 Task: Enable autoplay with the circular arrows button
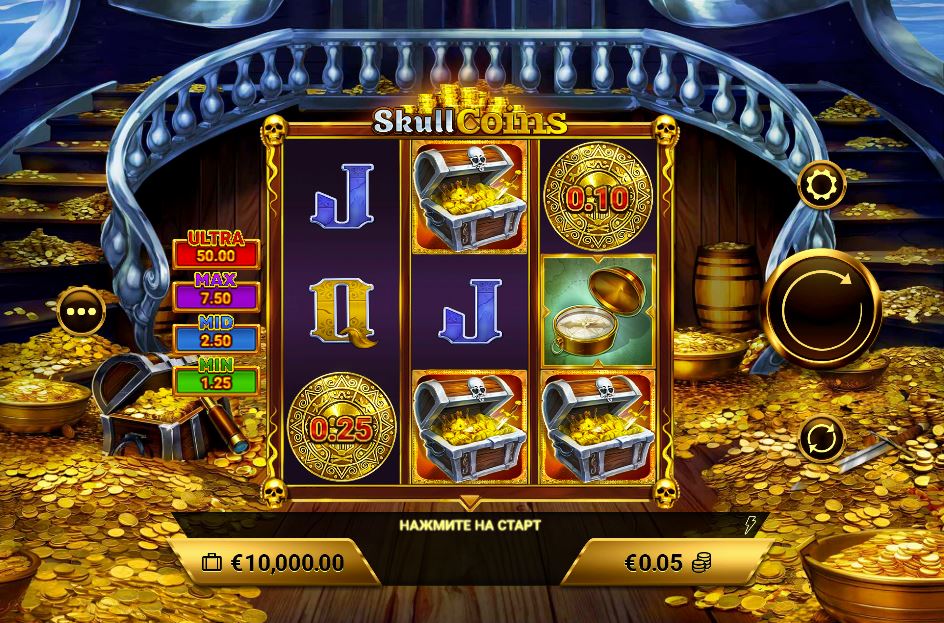click(821, 438)
